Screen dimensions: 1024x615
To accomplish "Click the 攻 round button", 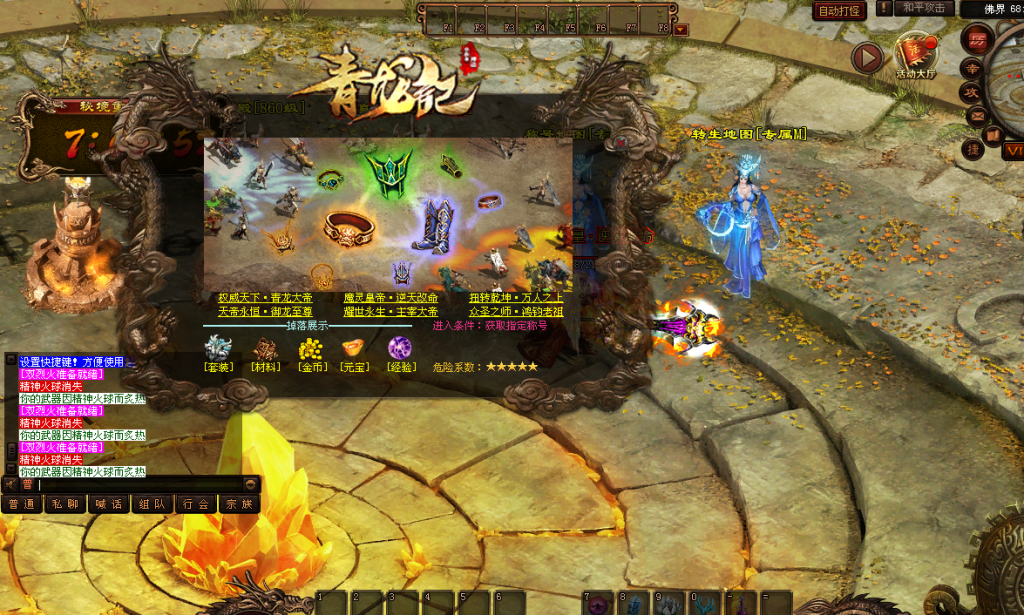I will click(970, 92).
